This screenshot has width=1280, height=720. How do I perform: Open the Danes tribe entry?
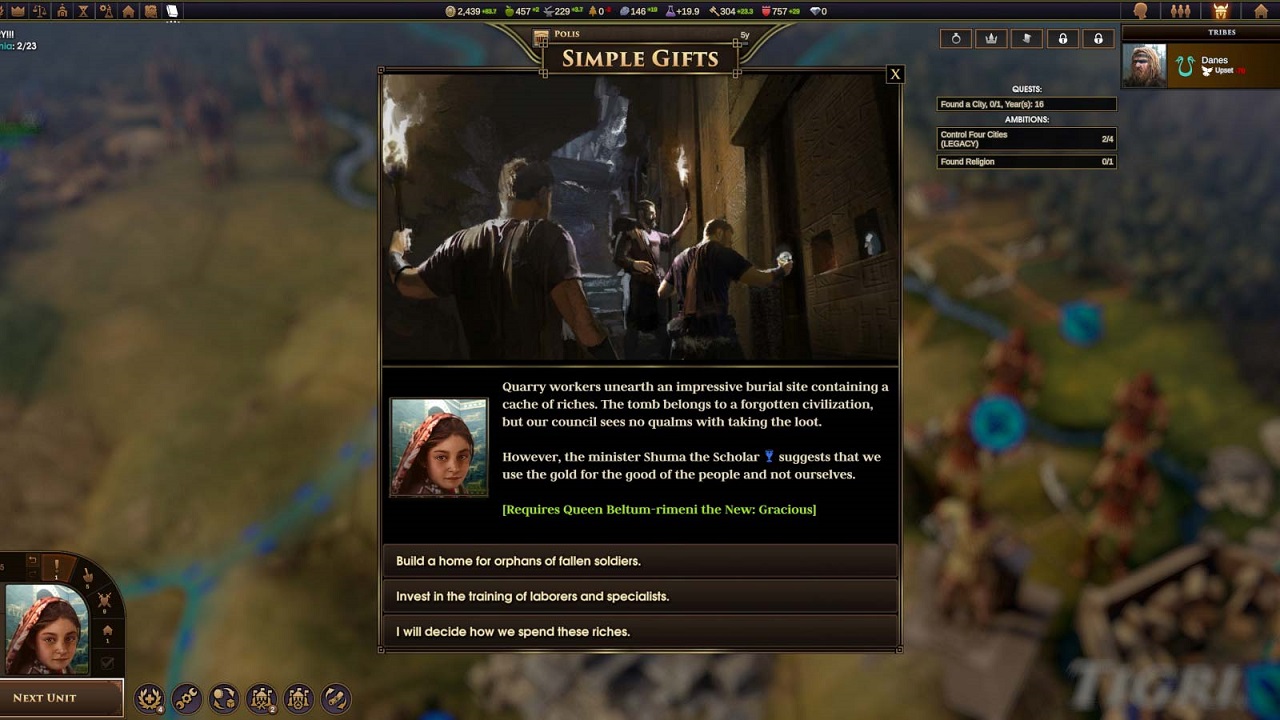pyautogui.click(x=1200, y=66)
